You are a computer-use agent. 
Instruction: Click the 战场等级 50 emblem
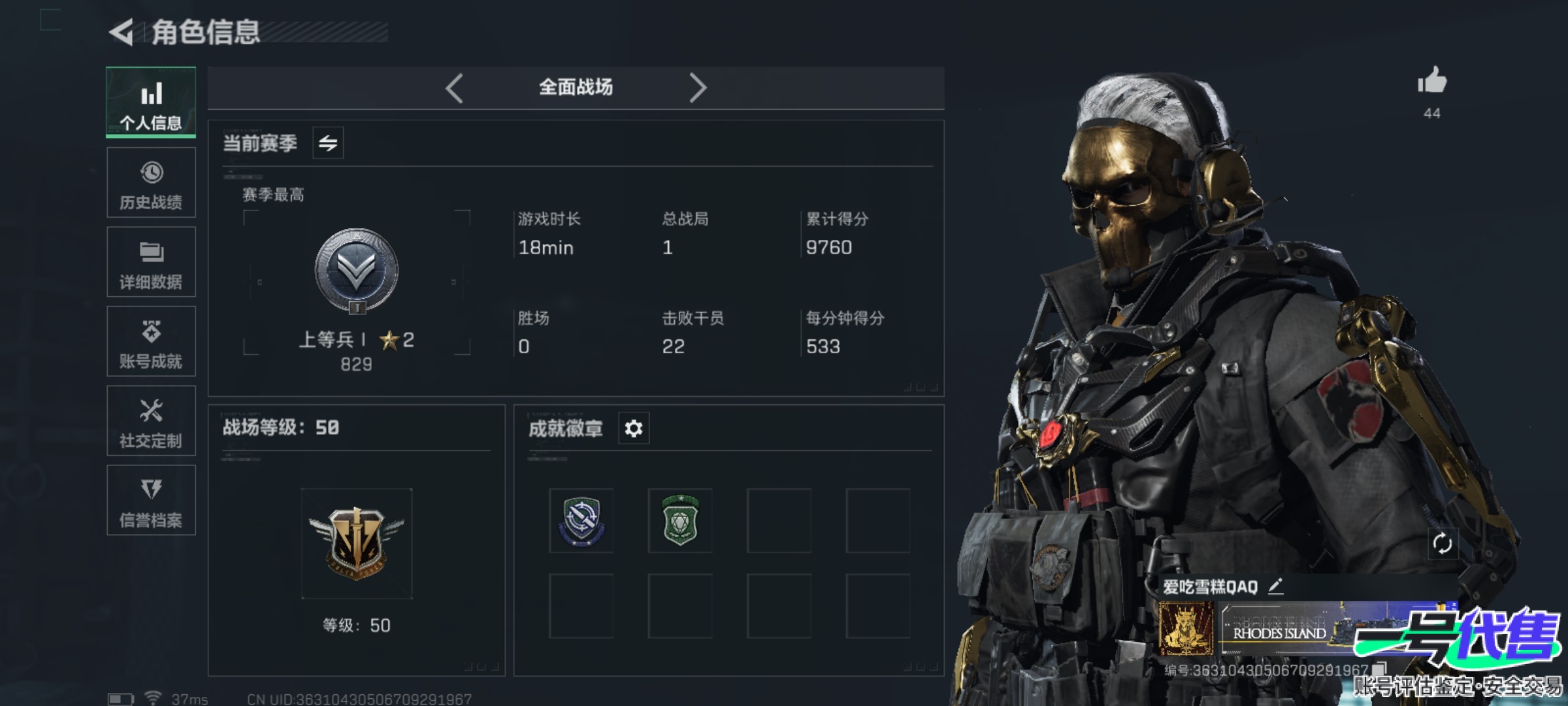coord(357,544)
